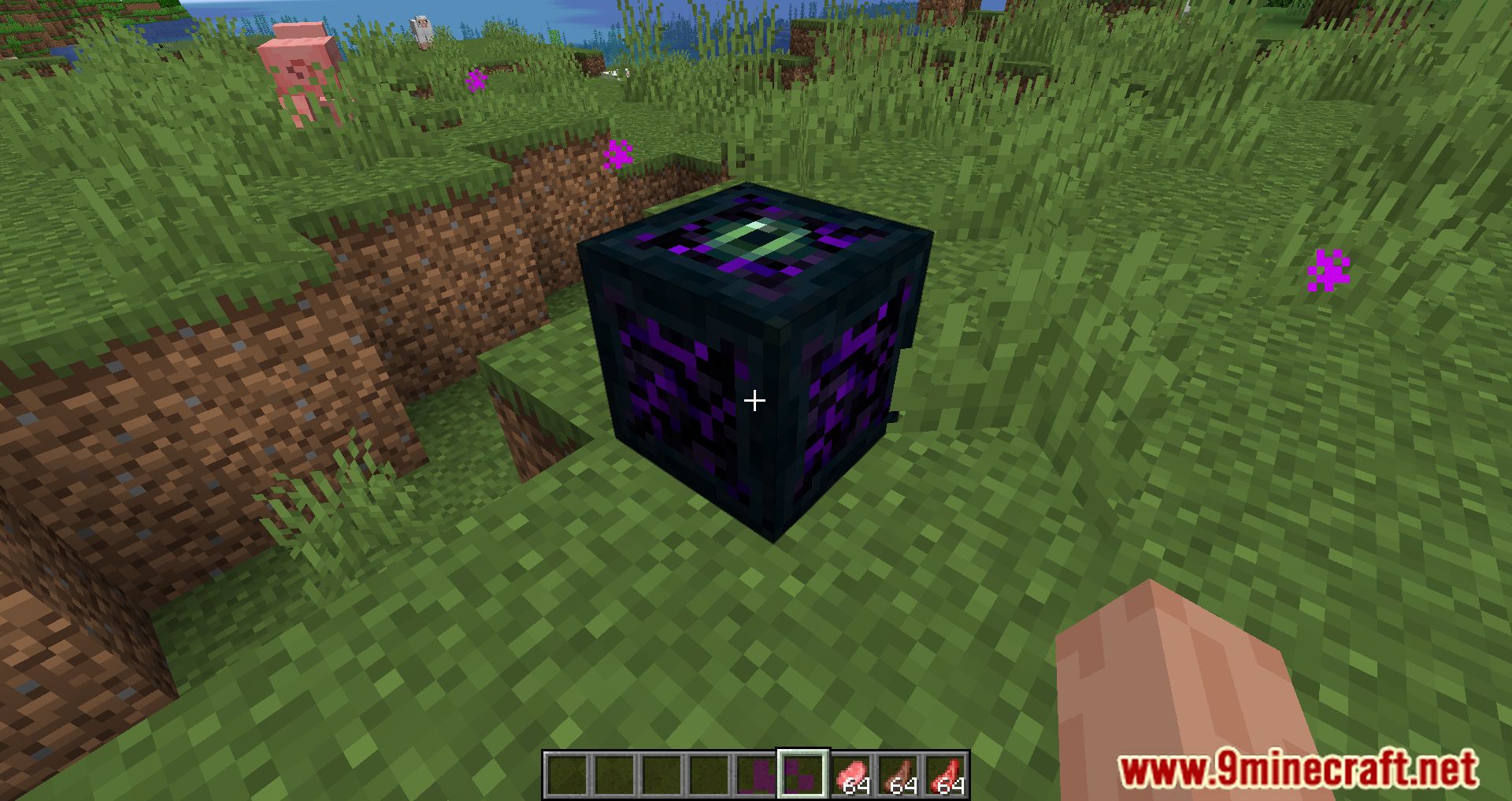This screenshot has width=1512, height=801.
Task: Click the white sheep on the hill
Action: pyautogui.click(x=420, y=28)
